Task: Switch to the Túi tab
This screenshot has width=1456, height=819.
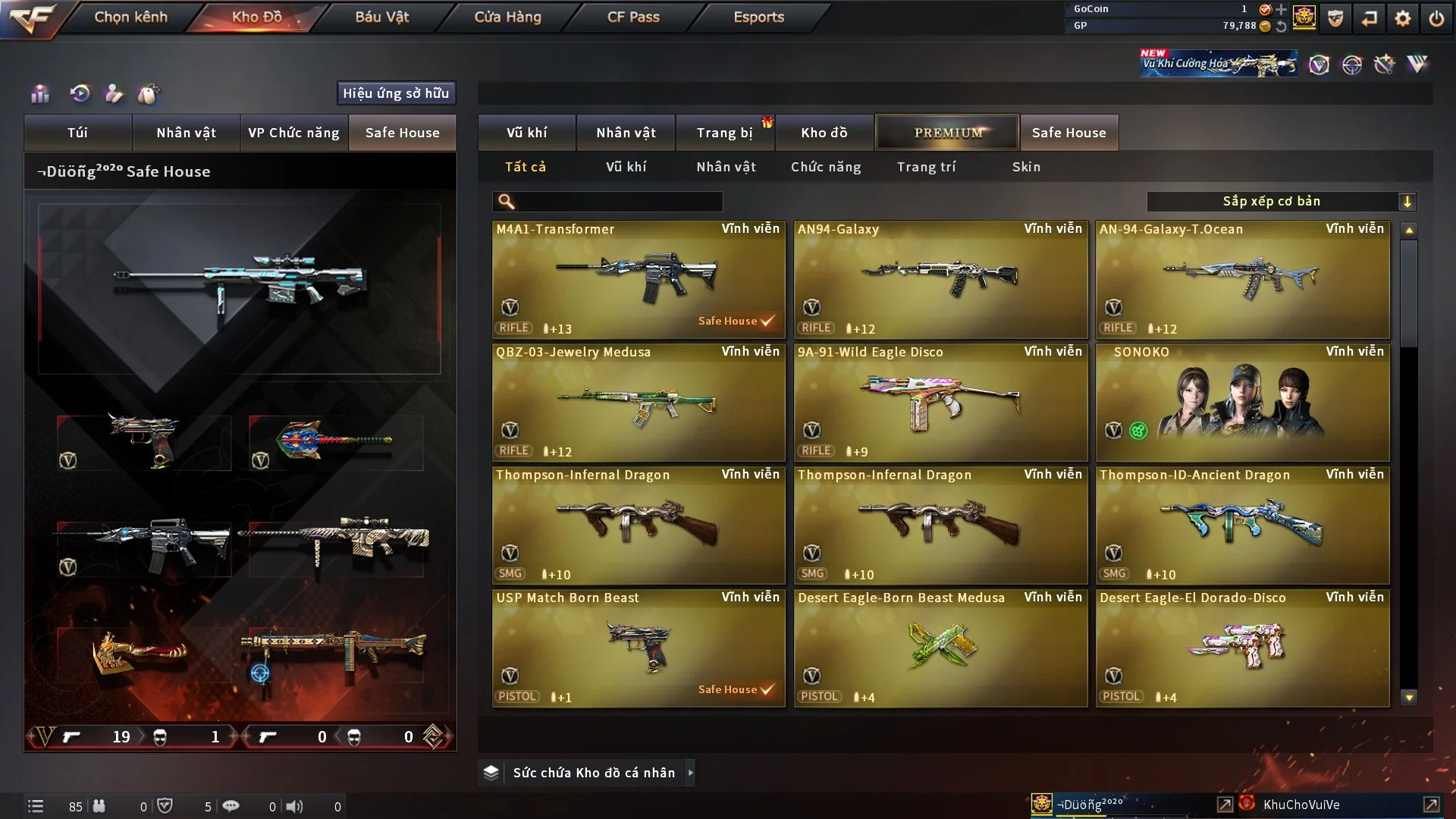Action: pyautogui.click(x=77, y=133)
